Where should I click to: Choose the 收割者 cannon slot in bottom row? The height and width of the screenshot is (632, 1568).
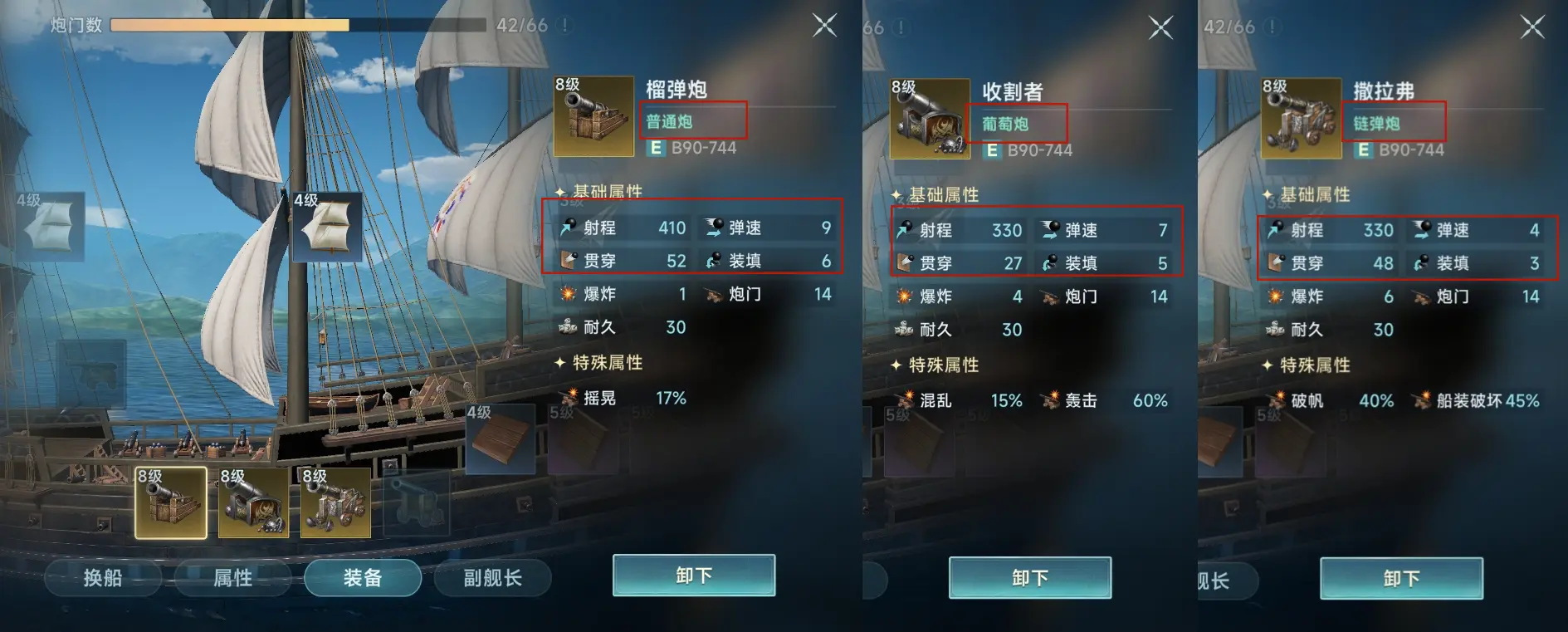pyautogui.click(x=253, y=502)
